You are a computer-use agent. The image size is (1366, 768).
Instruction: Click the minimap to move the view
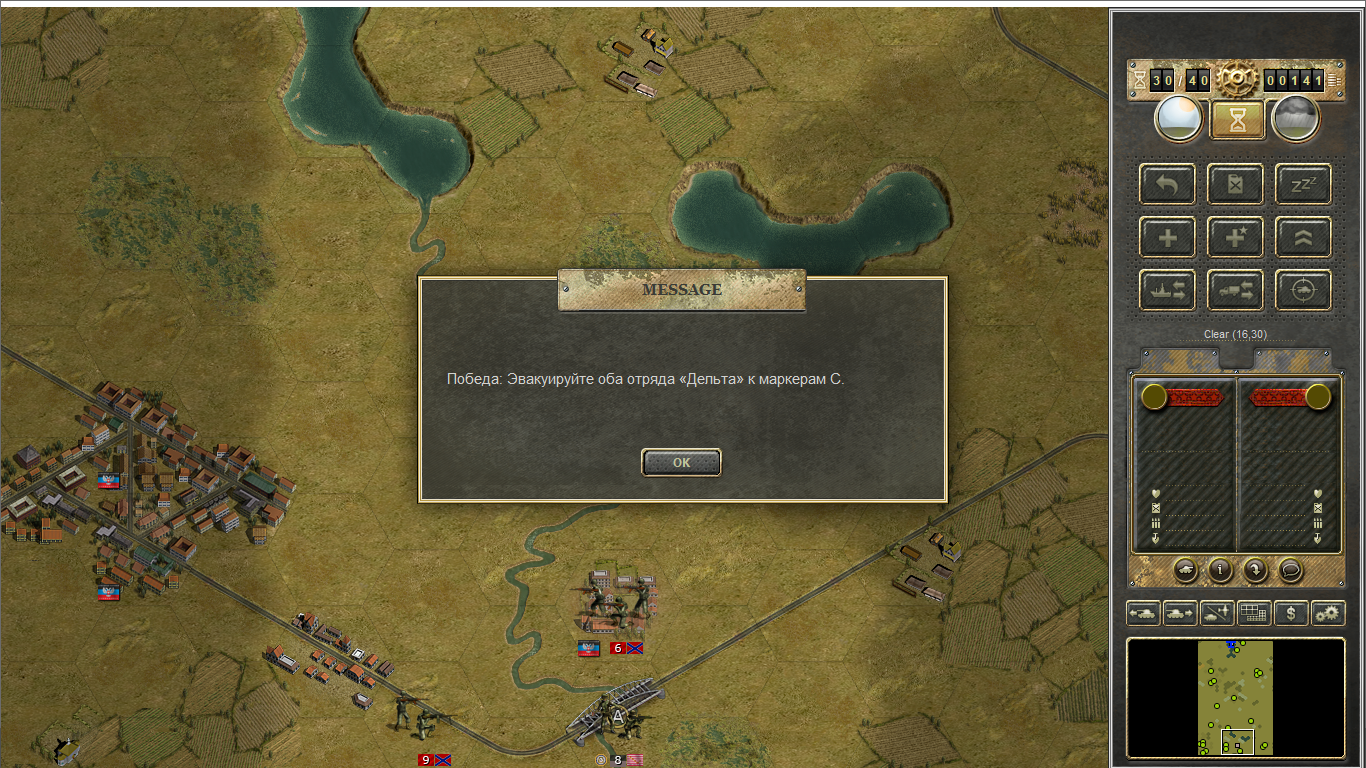coord(1236,697)
